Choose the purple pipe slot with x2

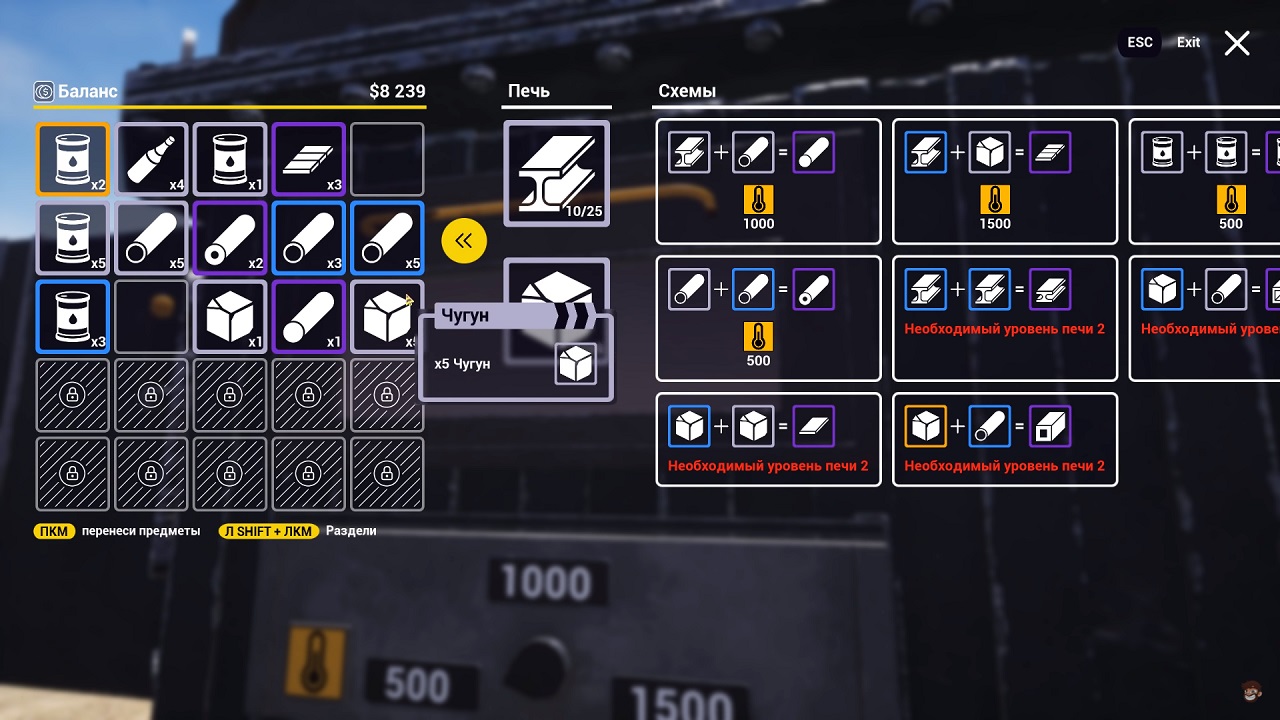(230, 238)
